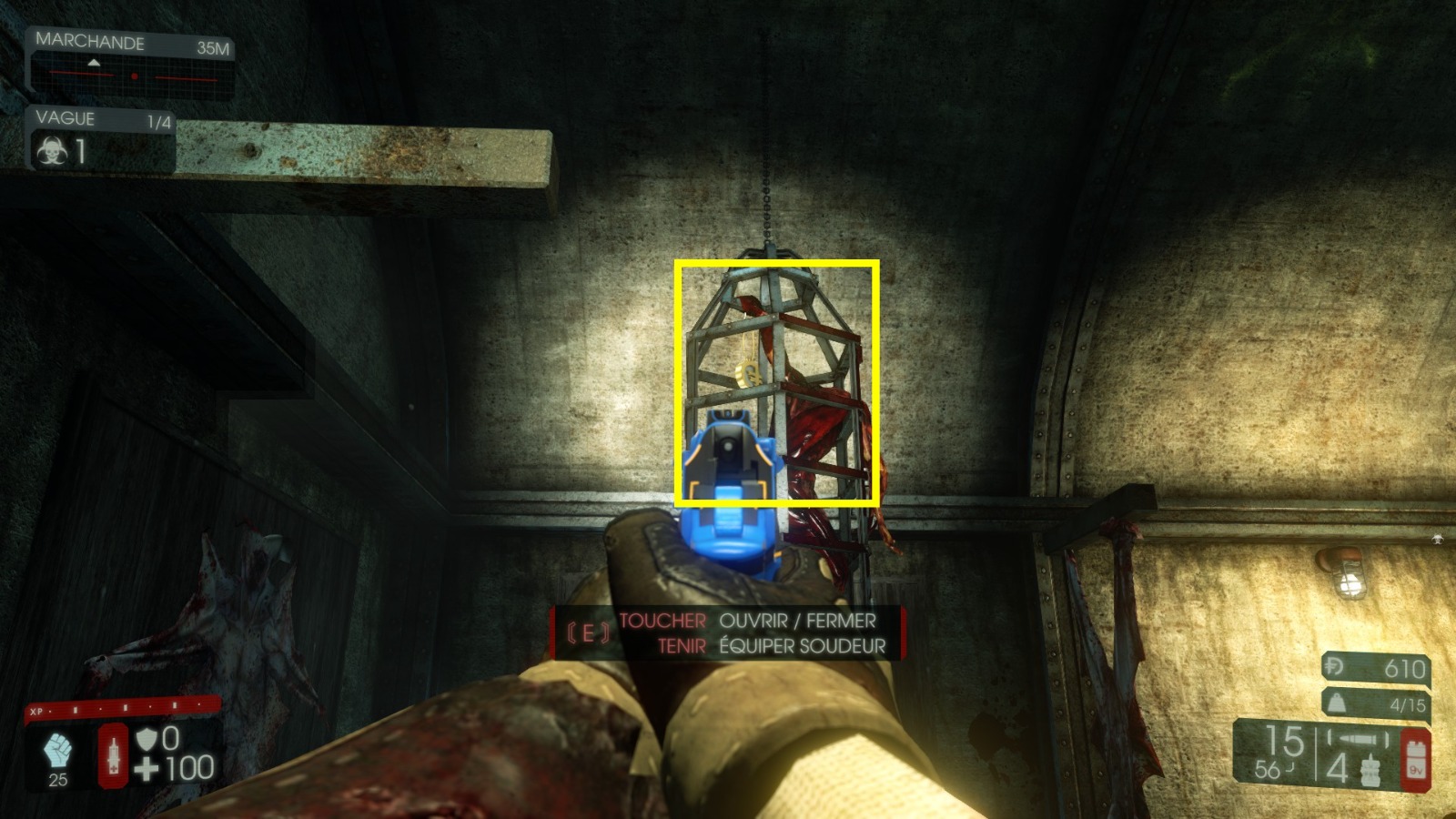Image resolution: width=1456 pixels, height=819 pixels.
Task: Click the grenade count icon
Action: pyautogui.click(x=1370, y=768)
